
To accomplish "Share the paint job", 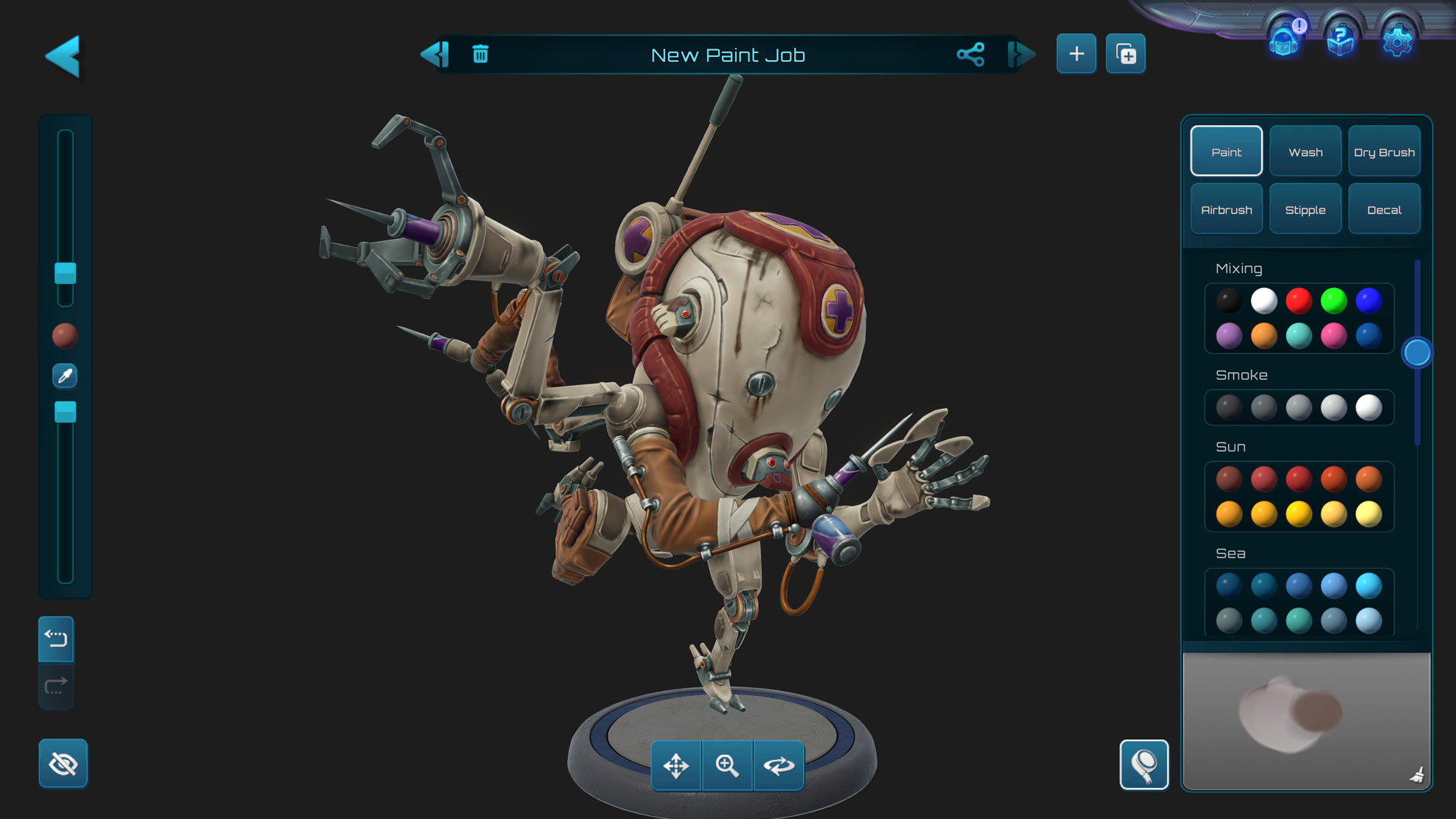I will click(971, 54).
